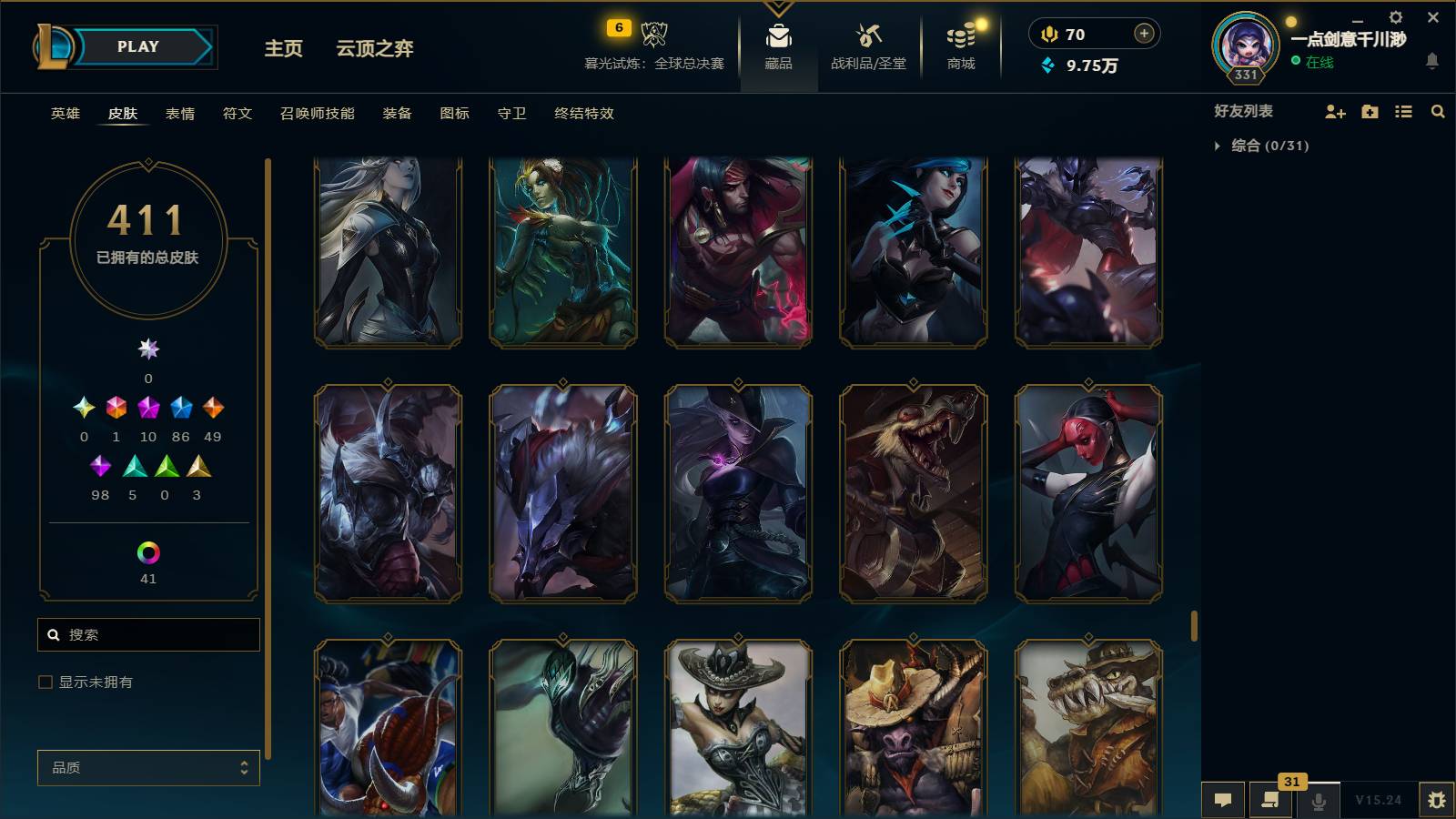Switch to the 英雄 tab
1456x819 pixels.
pyautogui.click(x=63, y=114)
